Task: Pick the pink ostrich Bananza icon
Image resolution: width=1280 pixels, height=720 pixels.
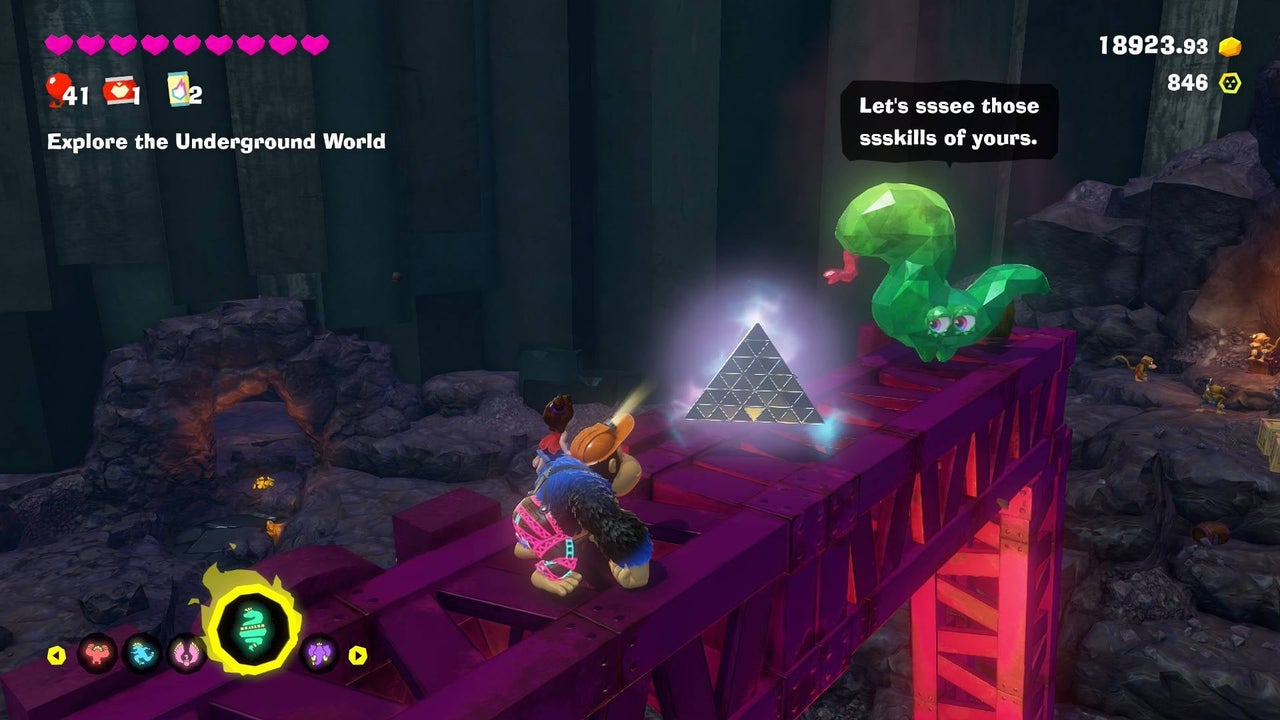Action: click(186, 655)
